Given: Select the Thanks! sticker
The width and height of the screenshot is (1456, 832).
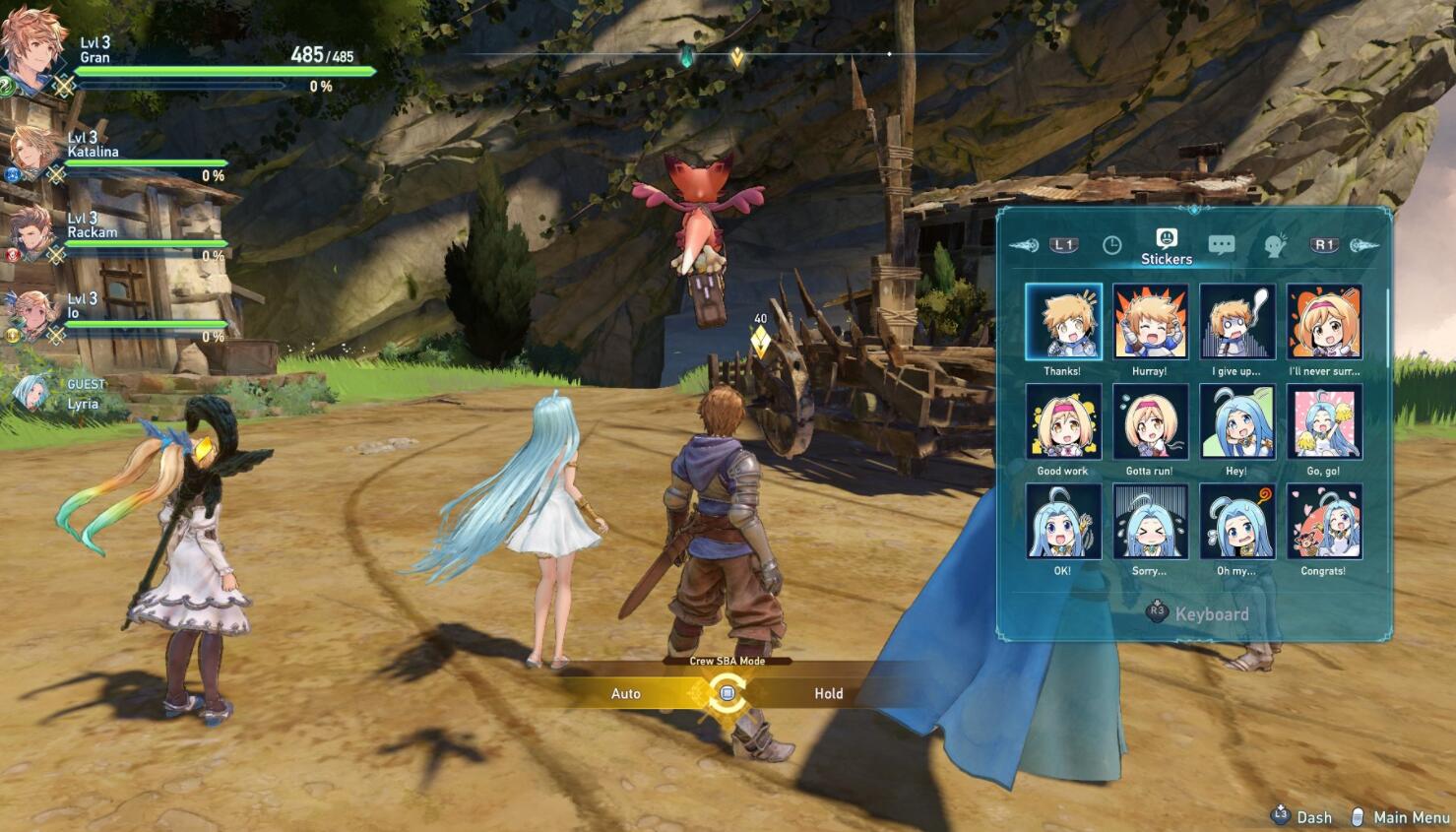Looking at the screenshot, I should (x=1063, y=322).
